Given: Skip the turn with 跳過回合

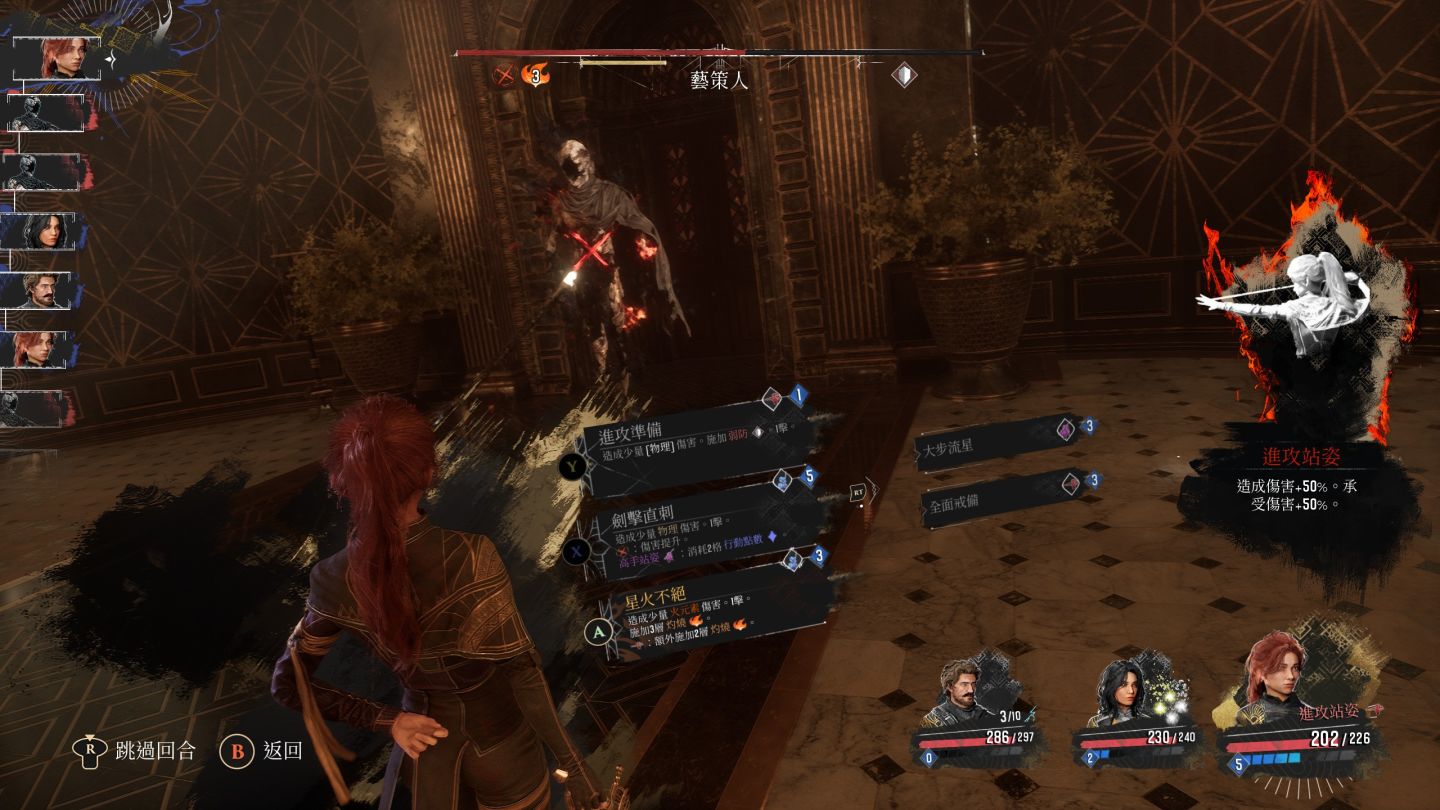Looking at the screenshot, I should (139, 750).
